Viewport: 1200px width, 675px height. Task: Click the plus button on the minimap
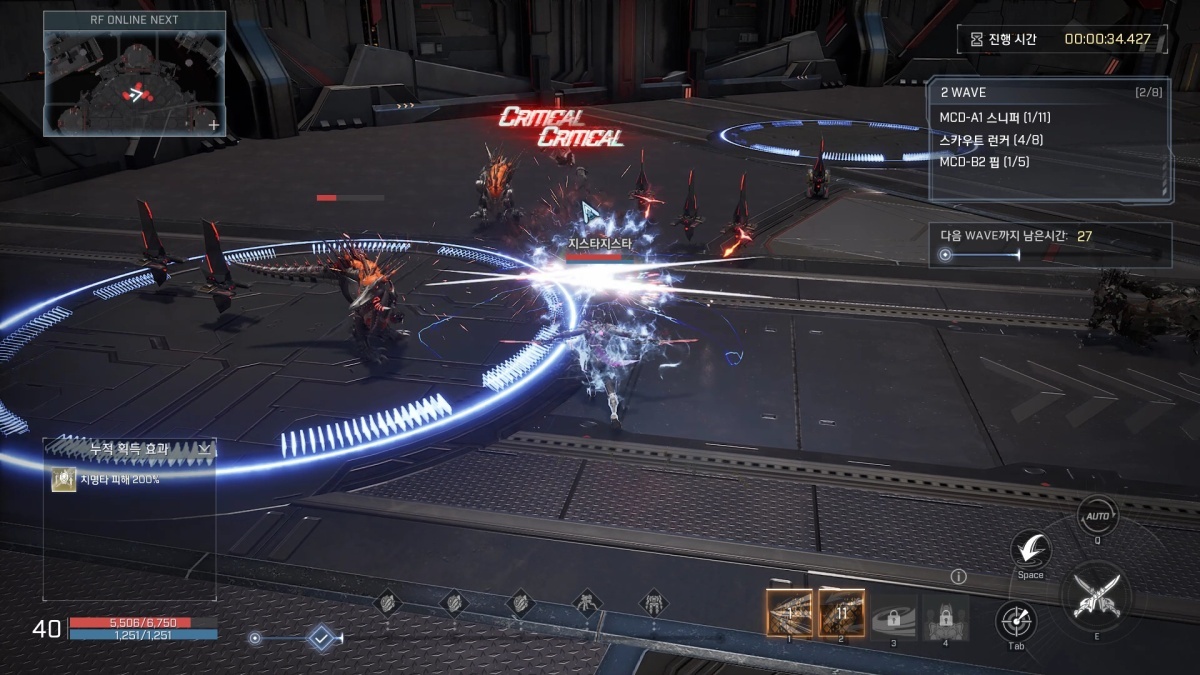point(213,125)
